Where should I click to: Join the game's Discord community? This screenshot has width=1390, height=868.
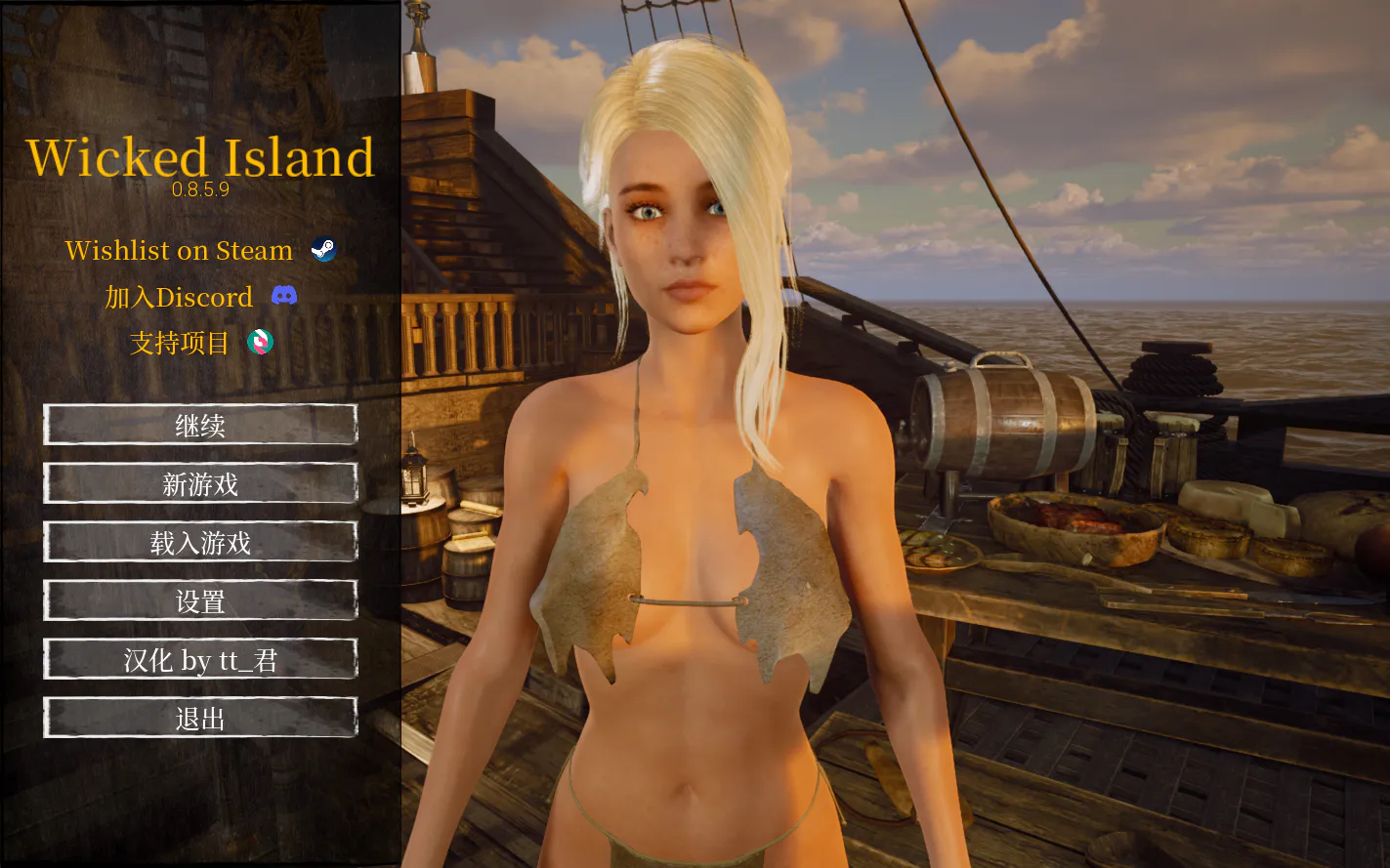[x=181, y=297]
